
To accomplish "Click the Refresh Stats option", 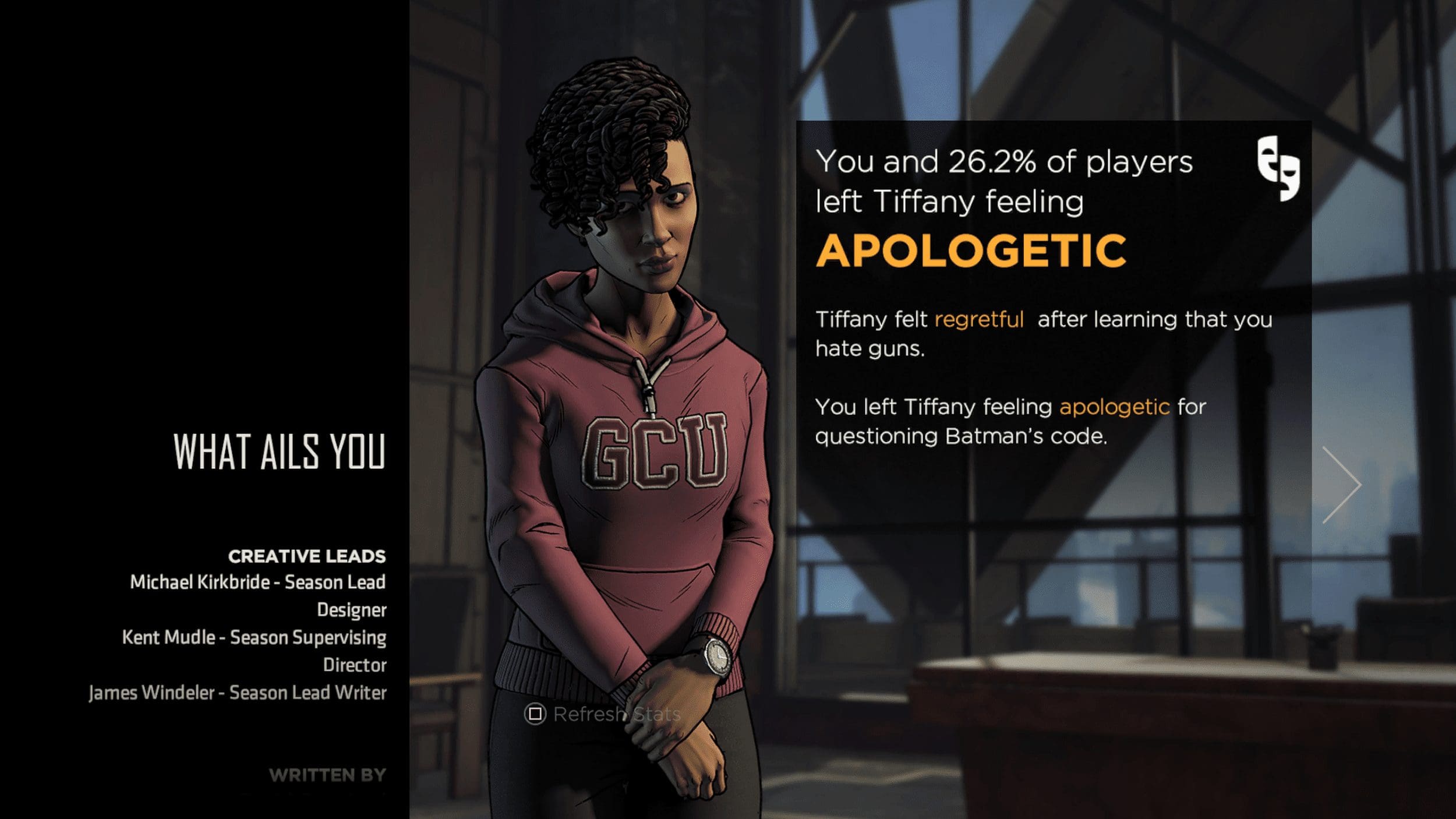I will (x=603, y=714).
